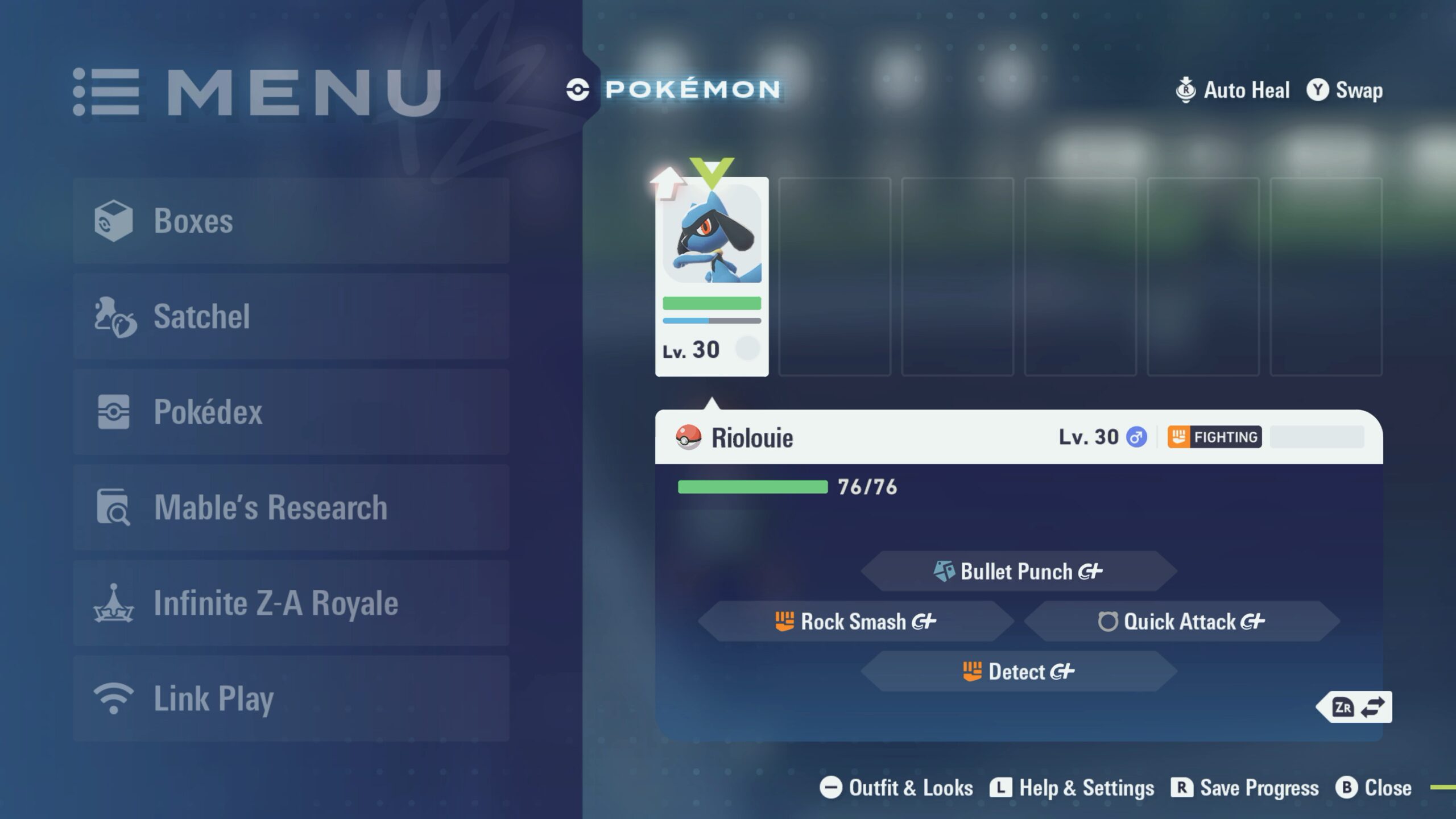Screen dimensions: 1456x819
Task: Choose the Rock Smash move
Action: [x=856, y=621]
